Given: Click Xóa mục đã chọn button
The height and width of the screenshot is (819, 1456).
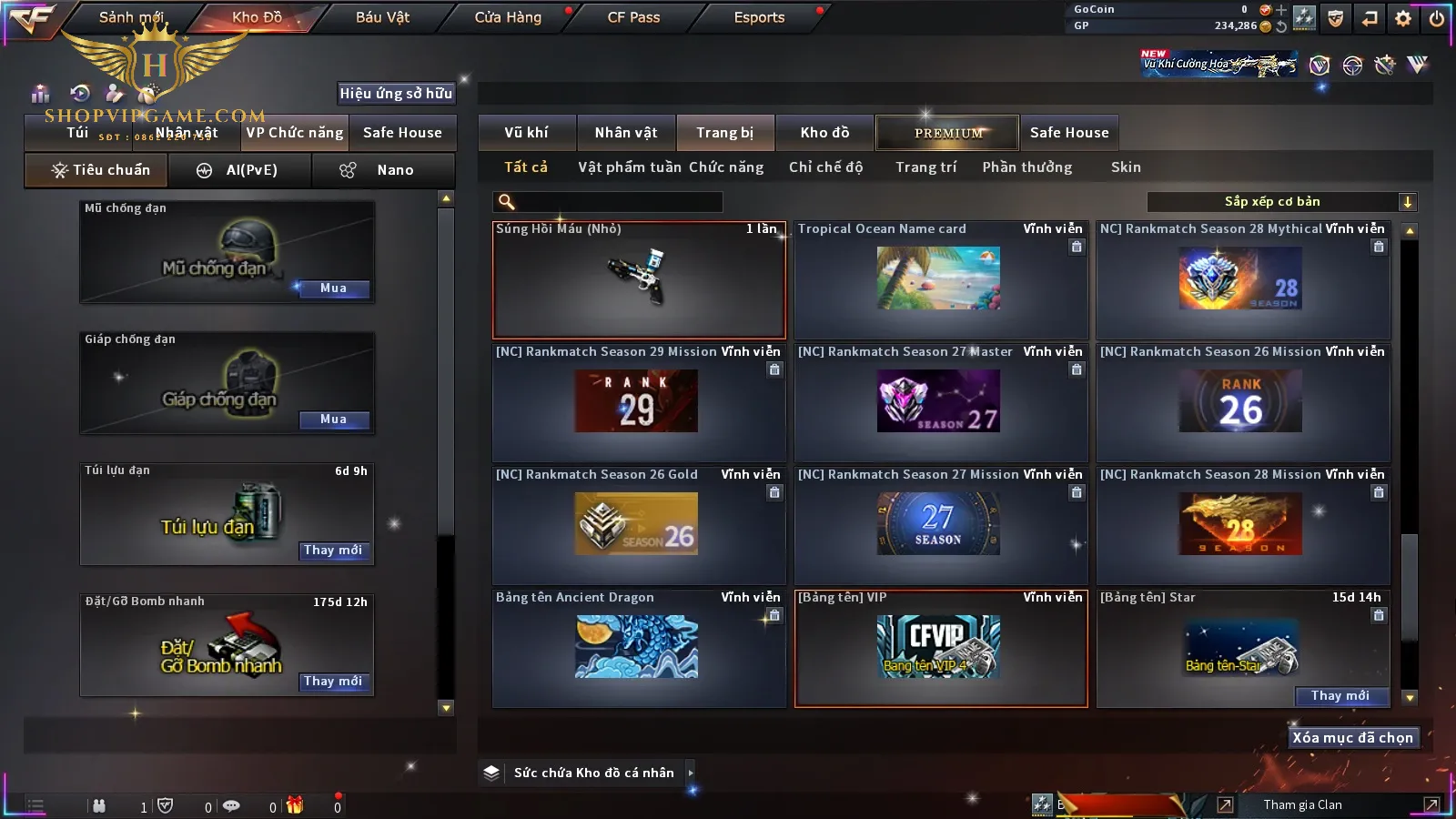Looking at the screenshot, I should pos(1352,738).
